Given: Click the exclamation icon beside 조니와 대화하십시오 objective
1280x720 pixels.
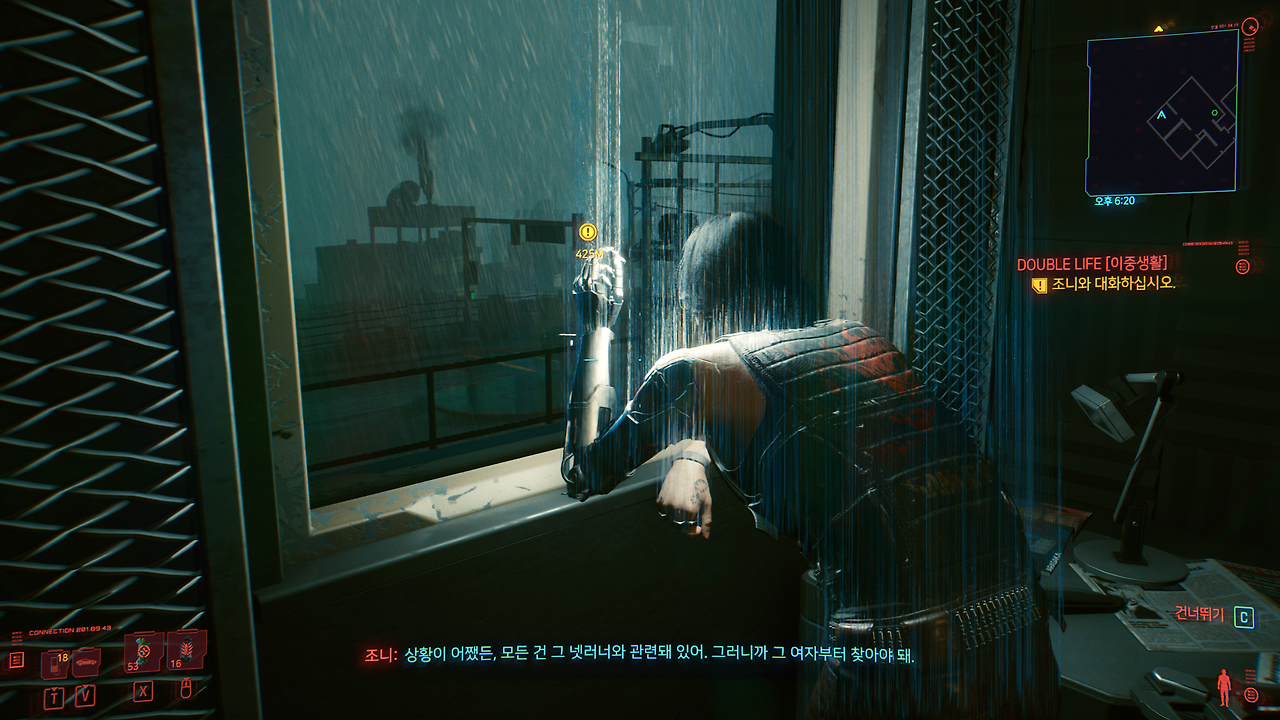Looking at the screenshot, I should [x=1039, y=284].
